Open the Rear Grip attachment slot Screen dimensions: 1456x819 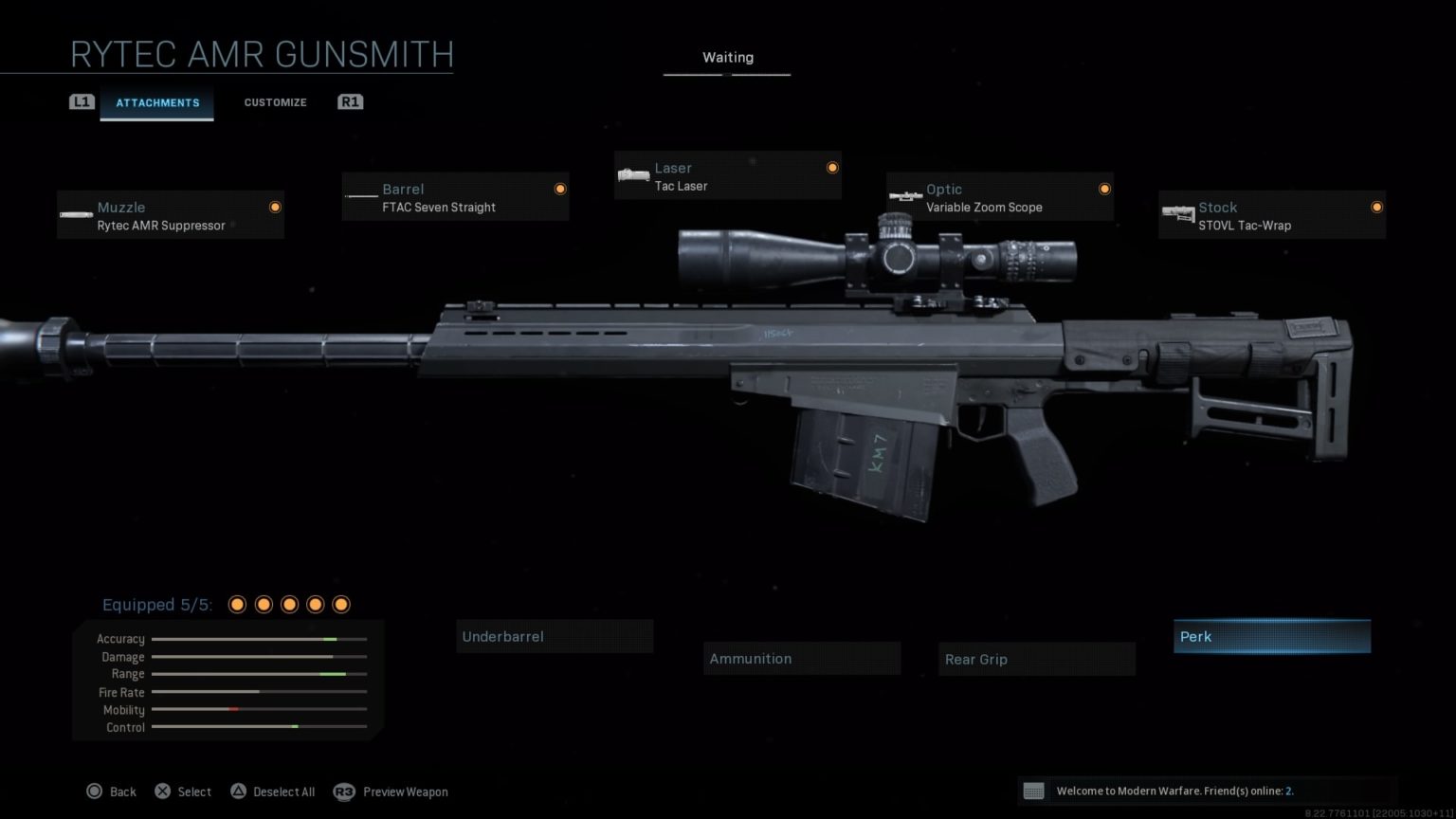coord(1036,658)
